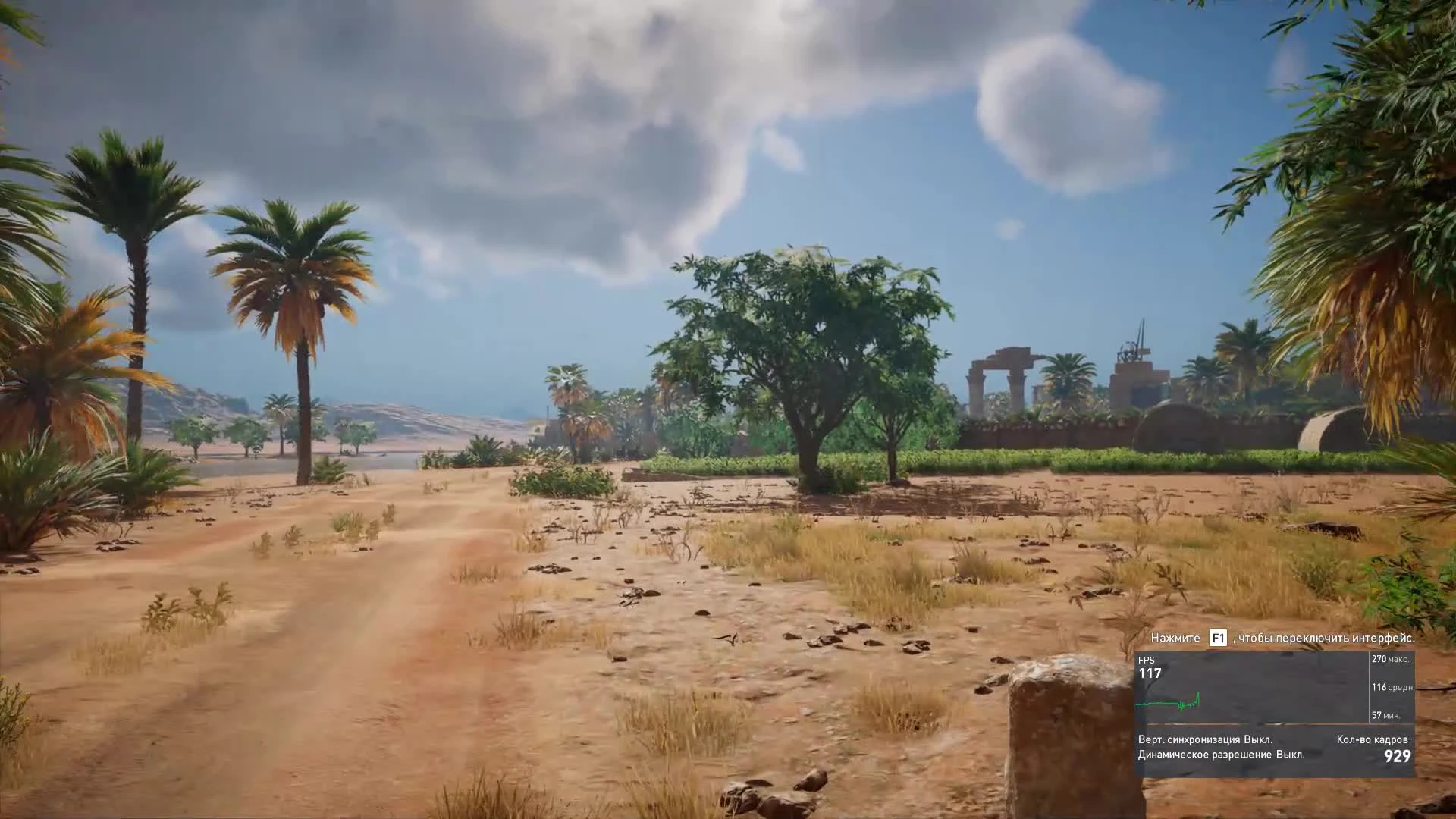The width and height of the screenshot is (1456, 819).
Task: Click the FPS label in the overlay
Action: [x=1147, y=660]
